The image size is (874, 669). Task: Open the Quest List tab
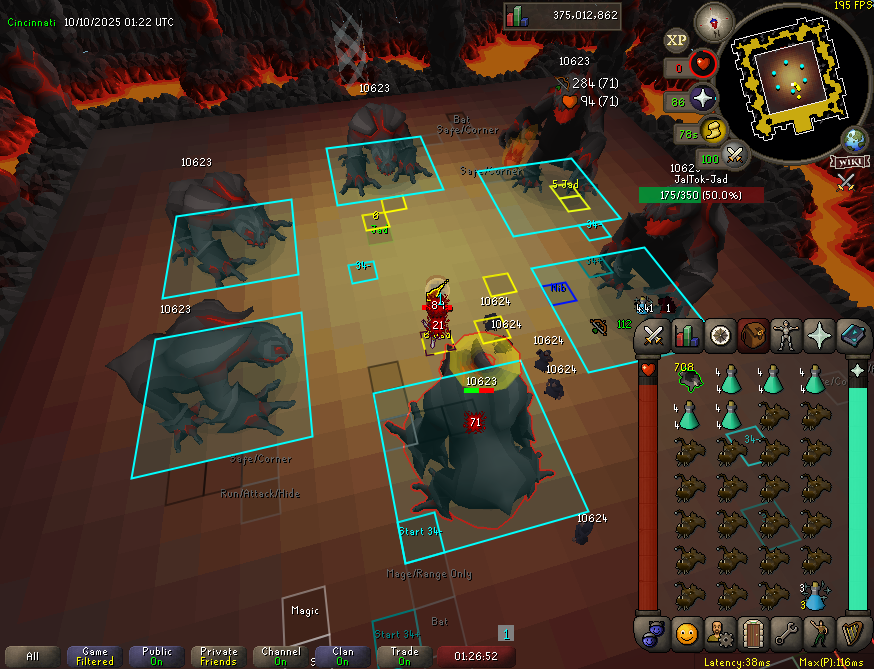pos(720,335)
